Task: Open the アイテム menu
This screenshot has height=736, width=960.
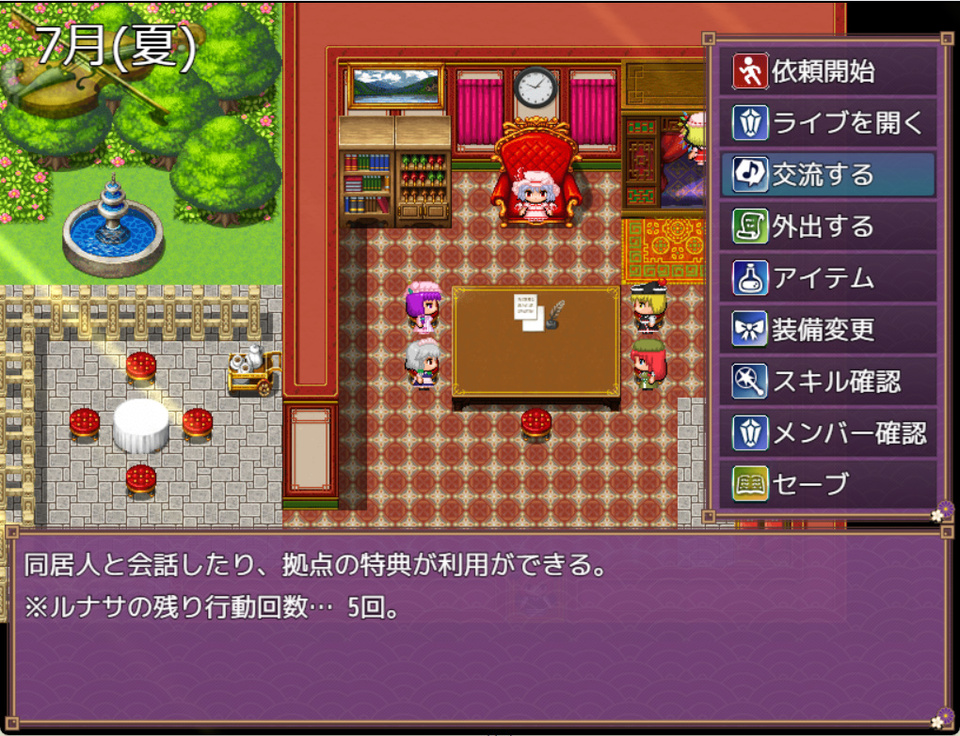Action: click(827, 278)
